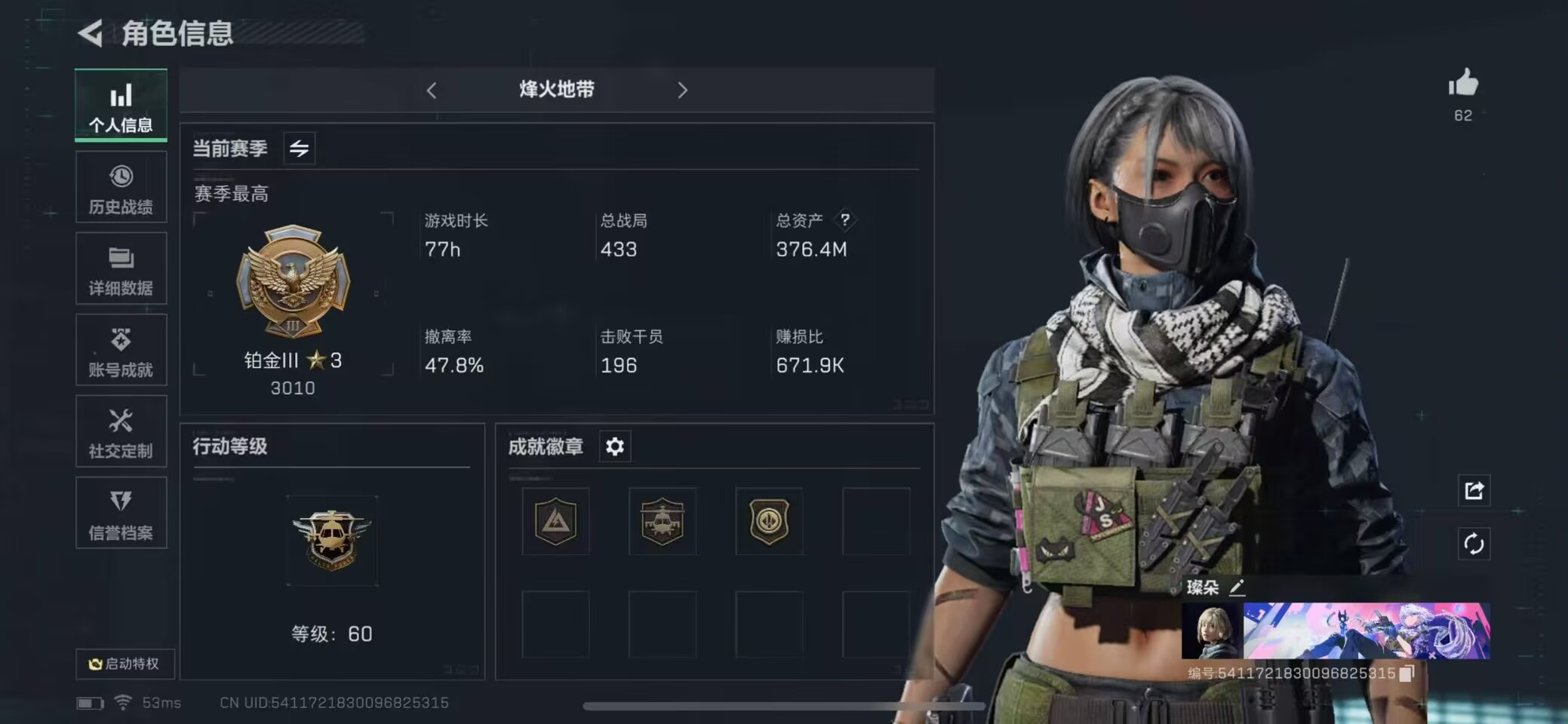
Task: Open the 个人信息 panel
Action: (x=121, y=106)
